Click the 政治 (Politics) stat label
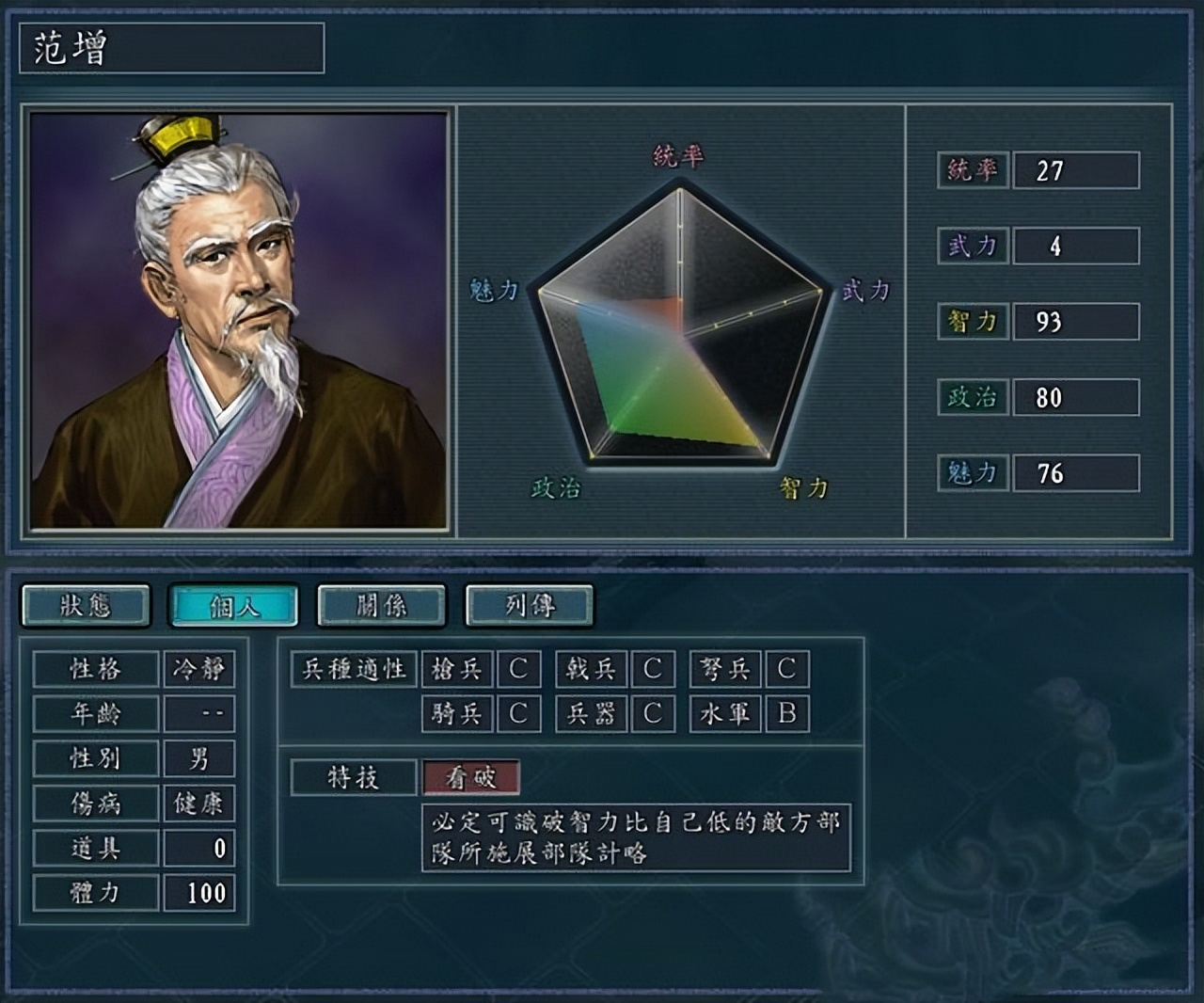Image resolution: width=1204 pixels, height=1003 pixels. 972,396
